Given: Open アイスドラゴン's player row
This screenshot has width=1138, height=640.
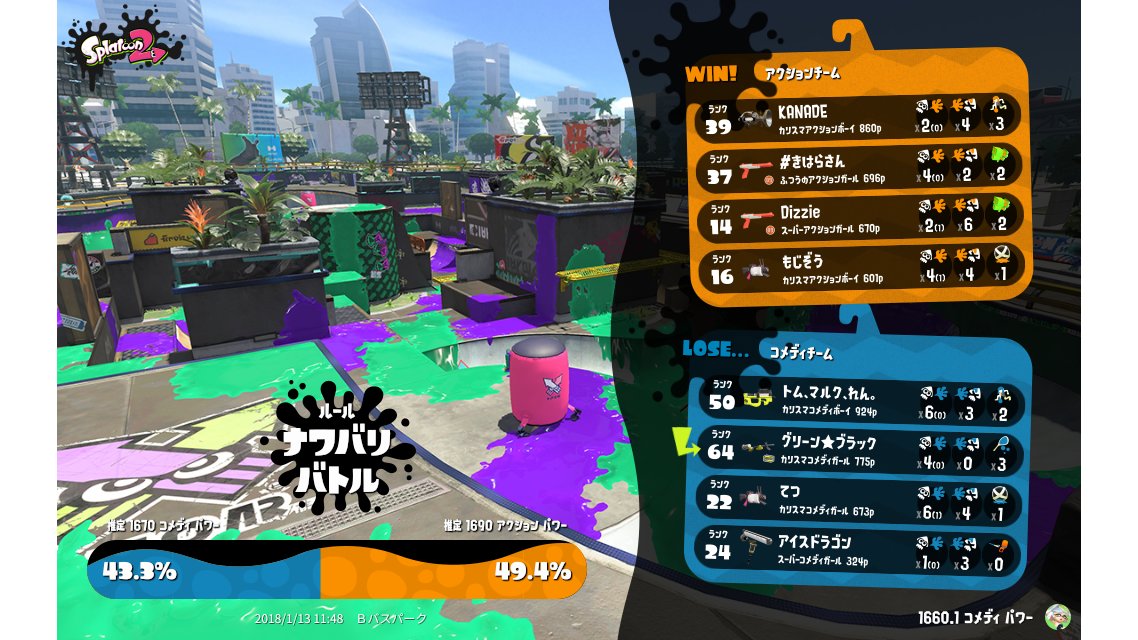Looking at the screenshot, I should coord(860,549).
